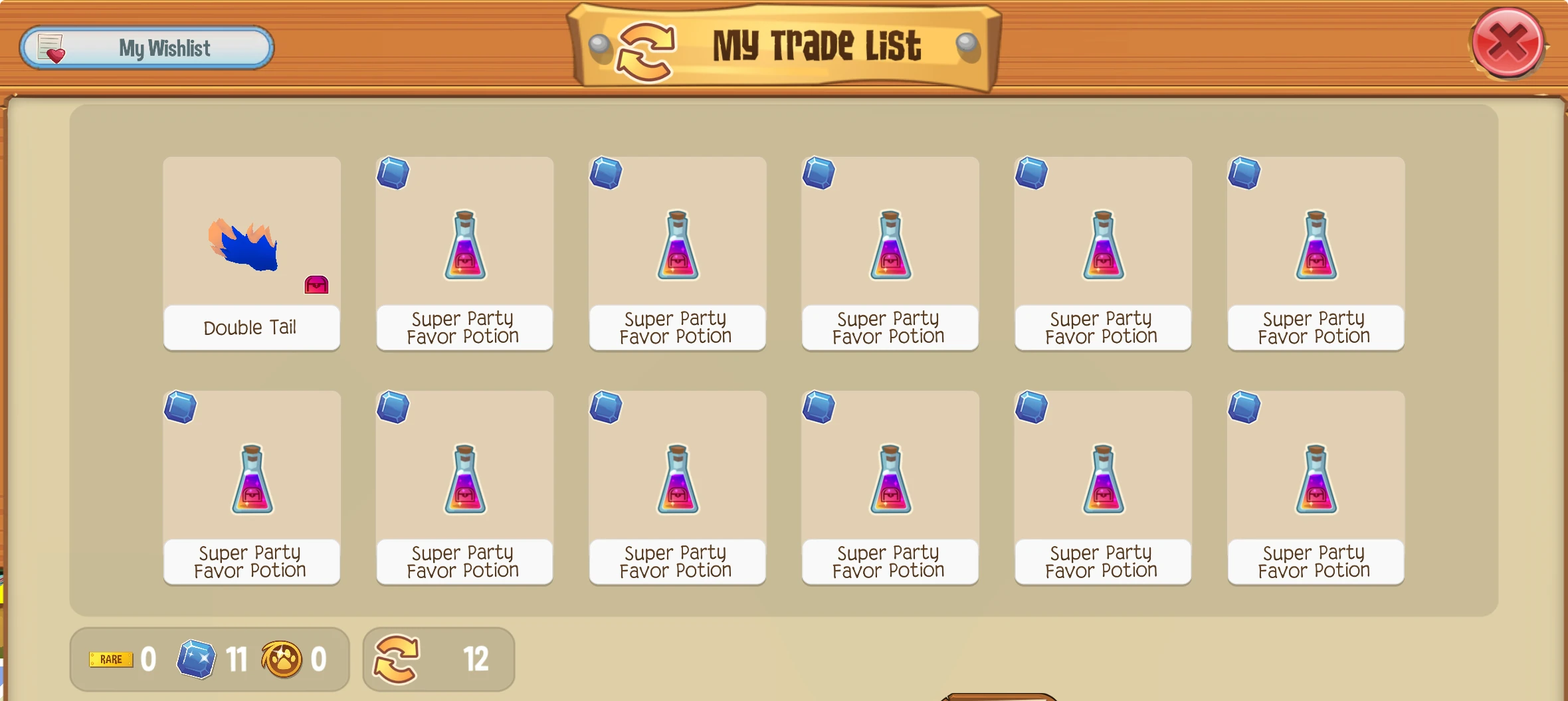
Task: Select the rare ticket counter icon showing 0
Action: pos(110,658)
